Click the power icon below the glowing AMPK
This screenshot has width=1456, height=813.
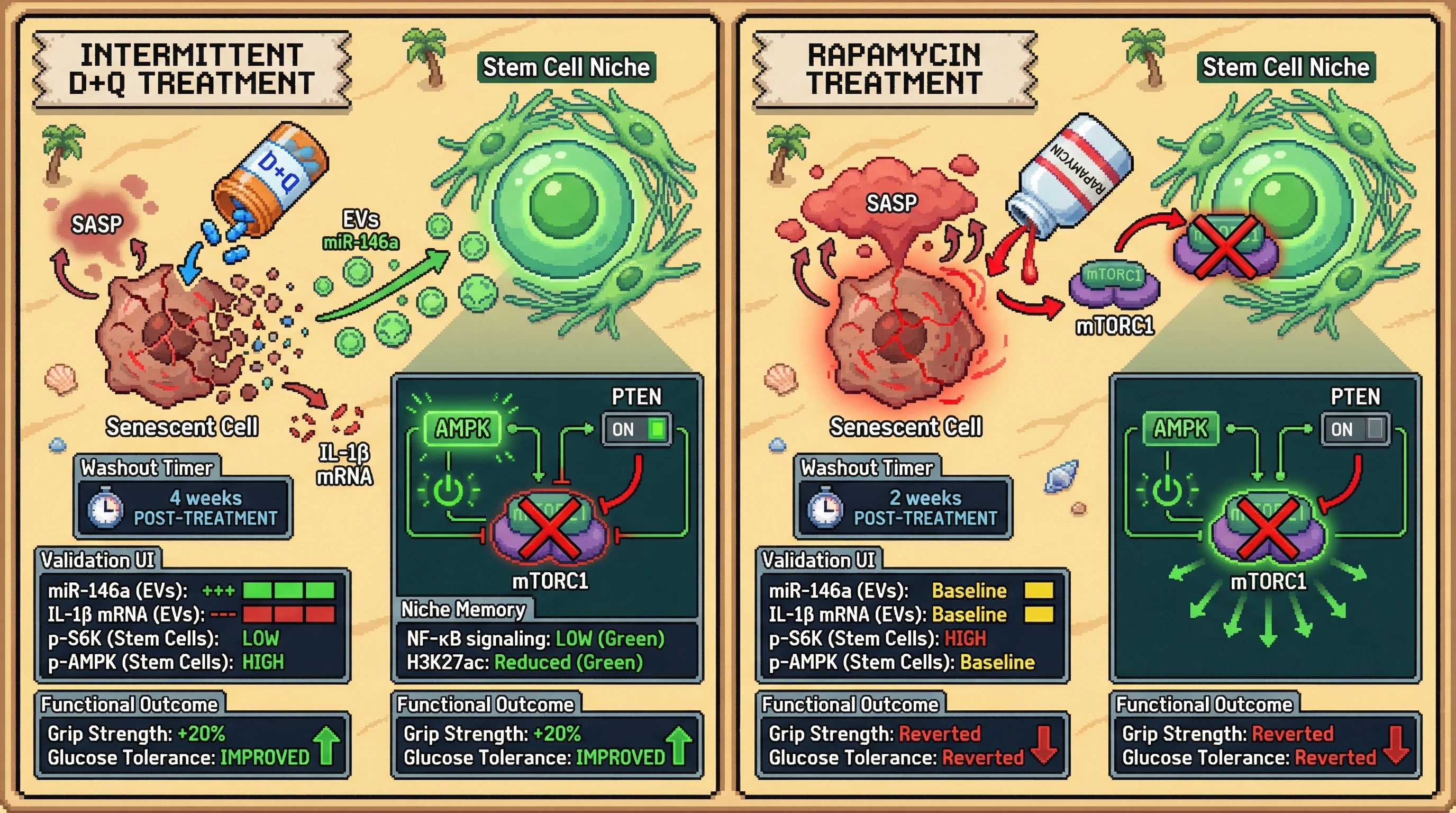pyautogui.click(x=448, y=490)
